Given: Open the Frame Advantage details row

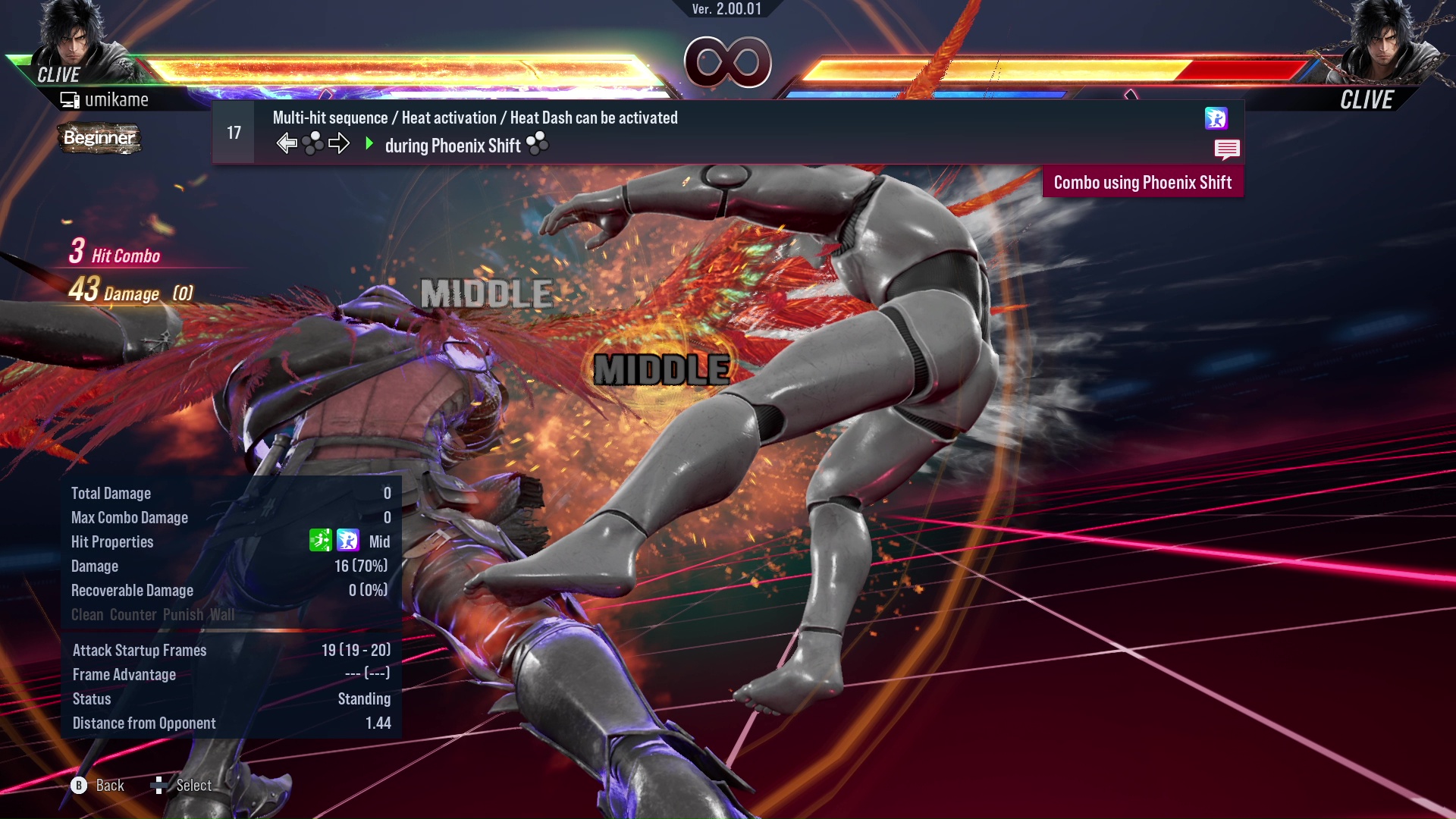Looking at the screenshot, I should (x=124, y=674).
